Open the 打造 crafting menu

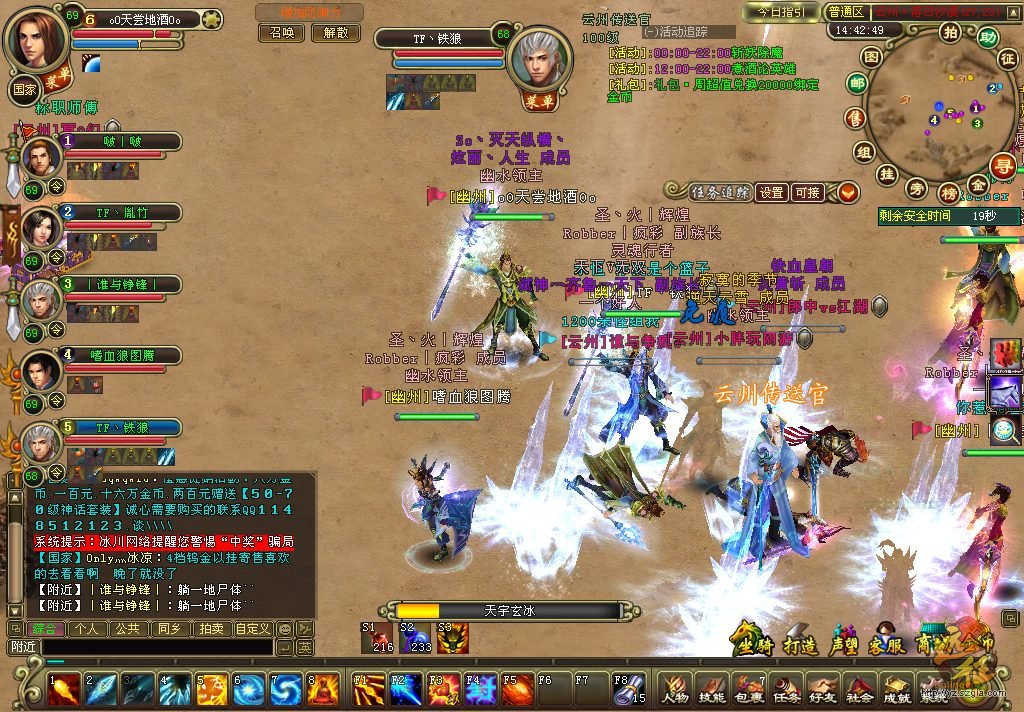pos(800,645)
